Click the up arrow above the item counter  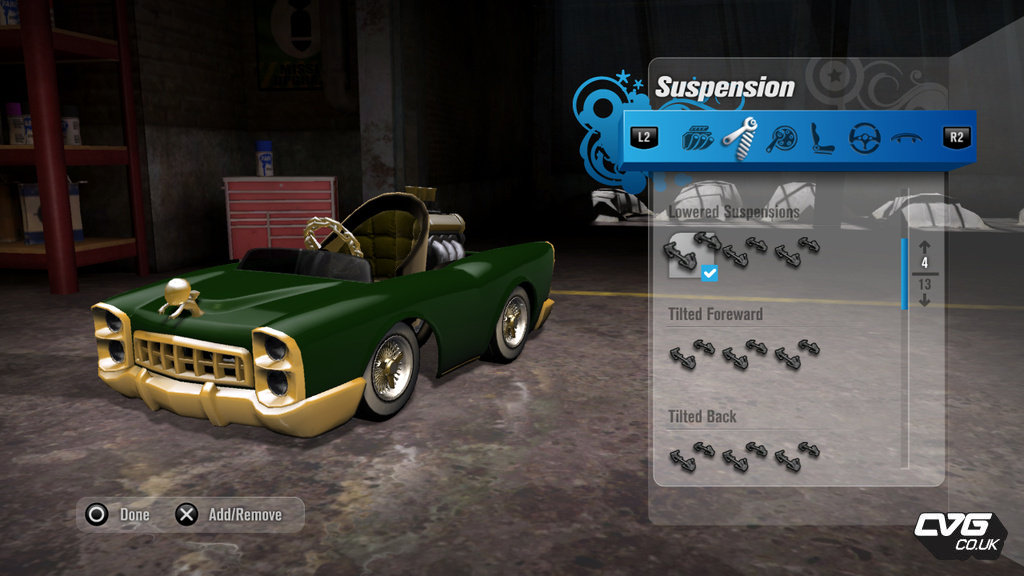click(x=924, y=247)
